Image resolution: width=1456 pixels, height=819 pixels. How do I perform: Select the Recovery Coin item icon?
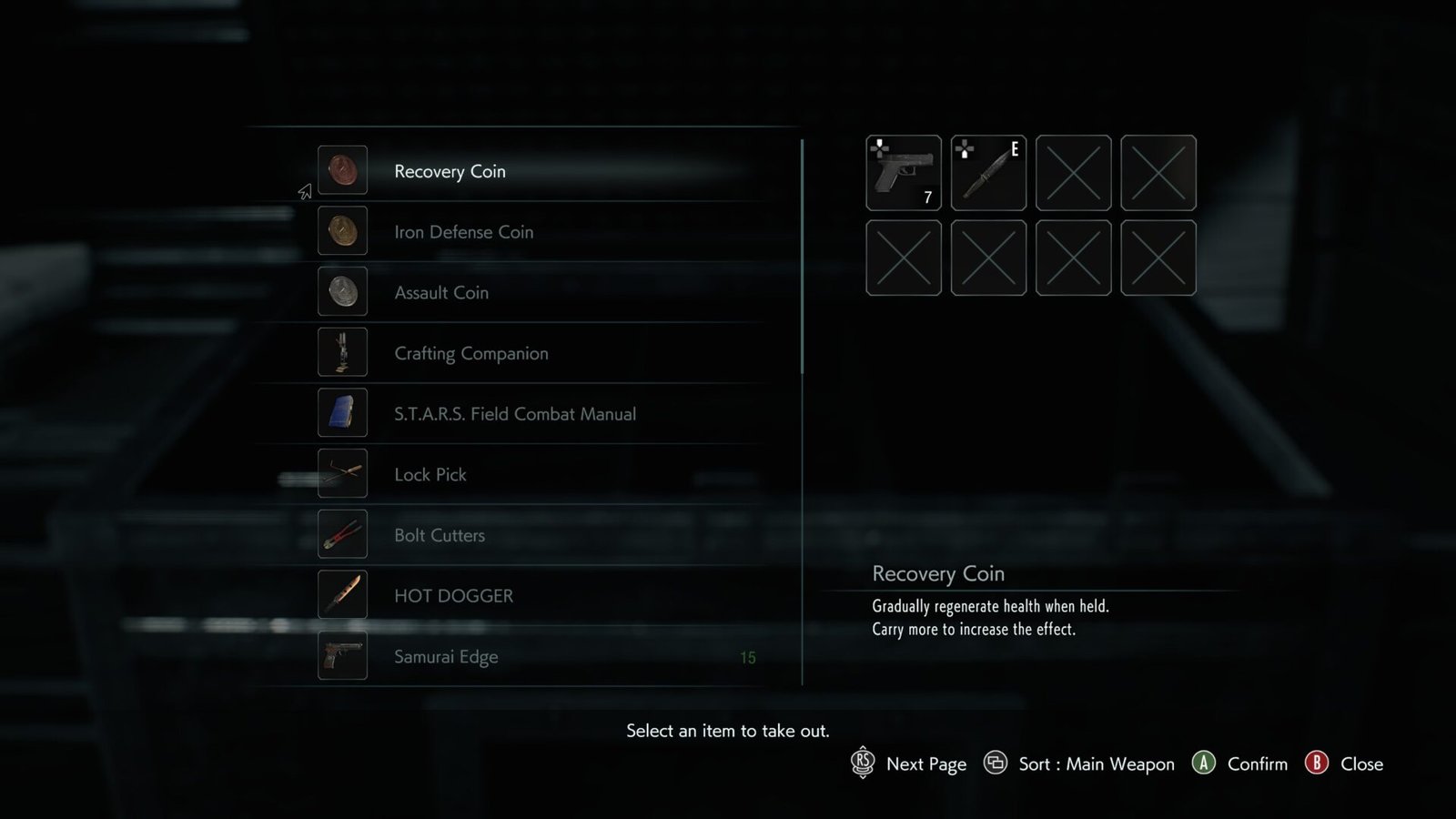tap(343, 170)
